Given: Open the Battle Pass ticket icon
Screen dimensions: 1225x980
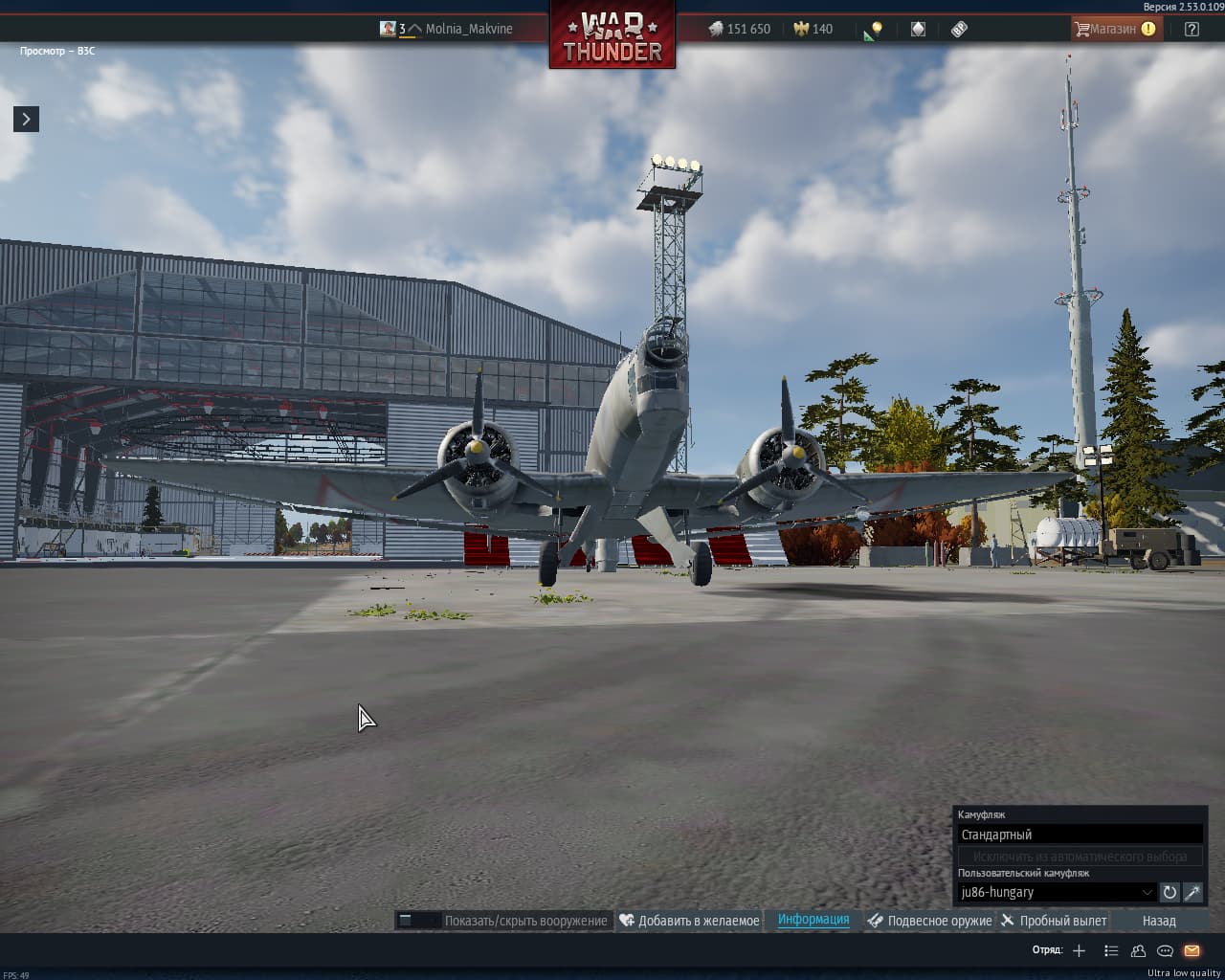Looking at the screenshot, I should [x=959, y=29].
